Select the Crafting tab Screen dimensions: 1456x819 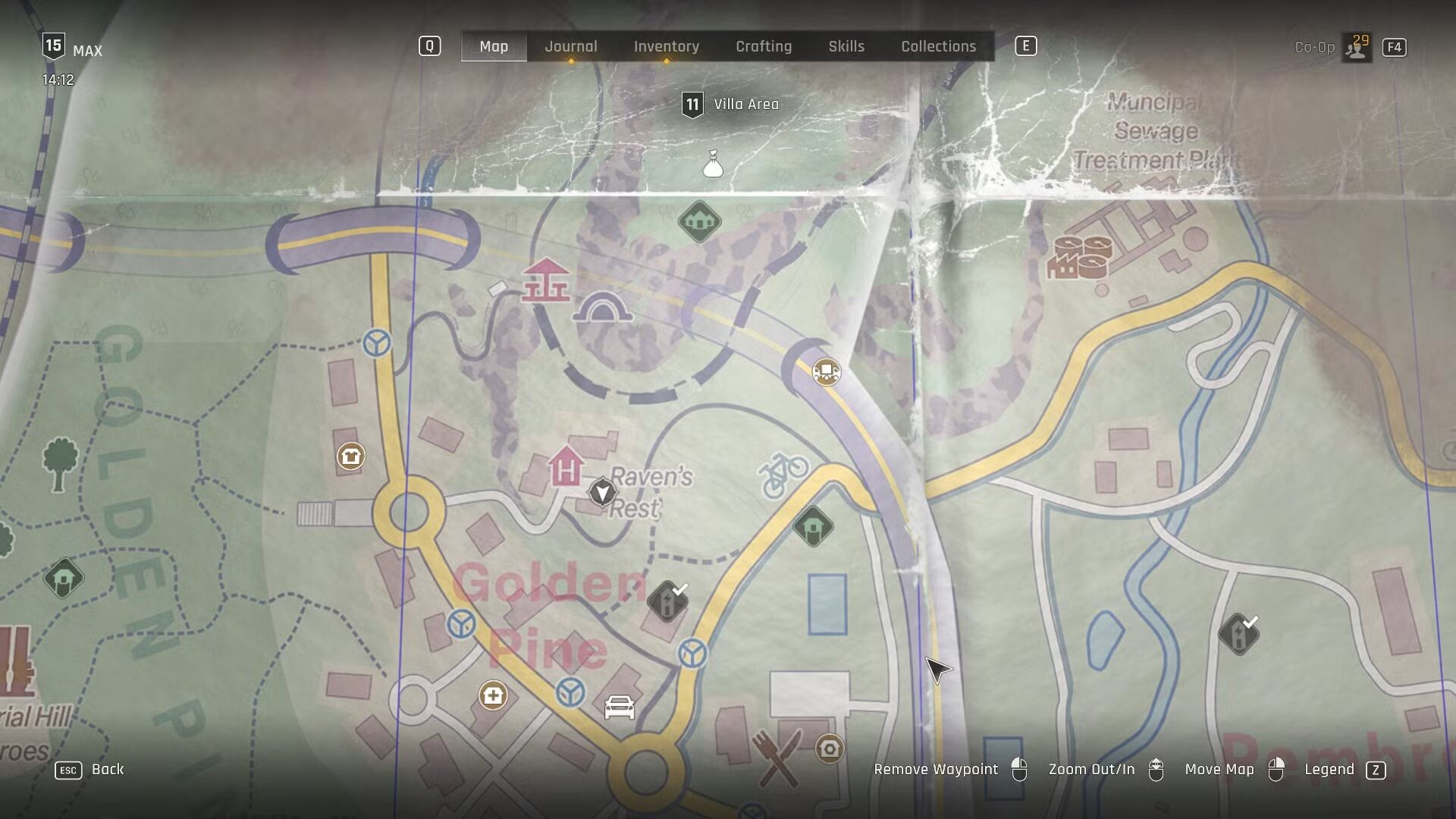point(763,46)
